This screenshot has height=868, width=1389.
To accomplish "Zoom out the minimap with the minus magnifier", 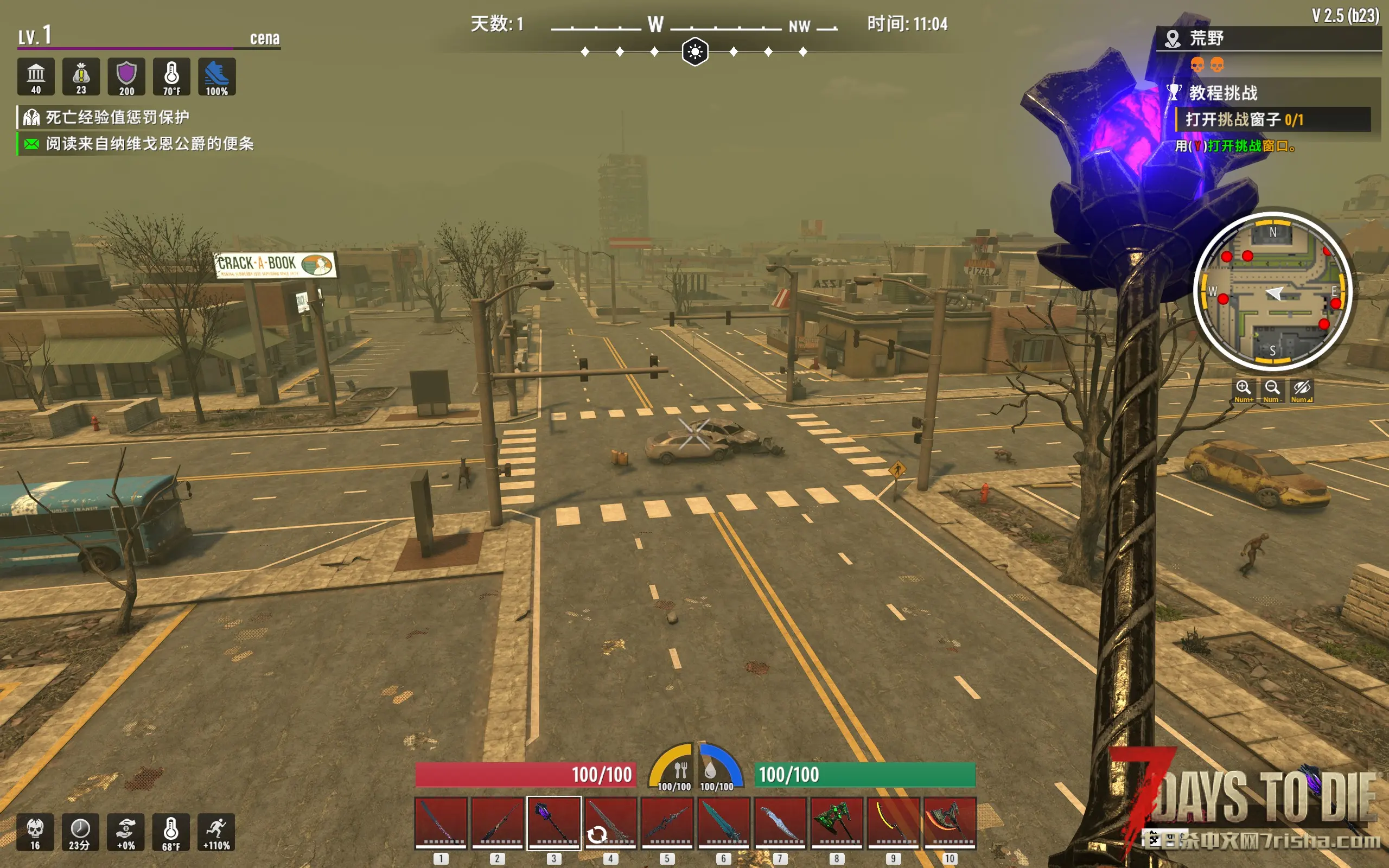I will pyautogui.click(x=1272, y=389).
